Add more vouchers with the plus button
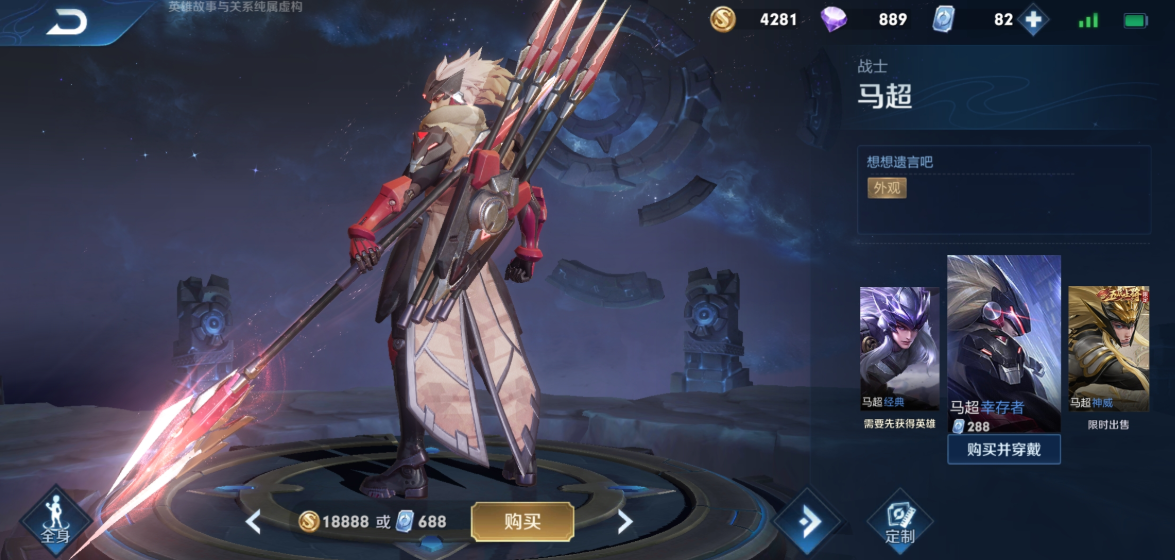 coord(1033,20)
